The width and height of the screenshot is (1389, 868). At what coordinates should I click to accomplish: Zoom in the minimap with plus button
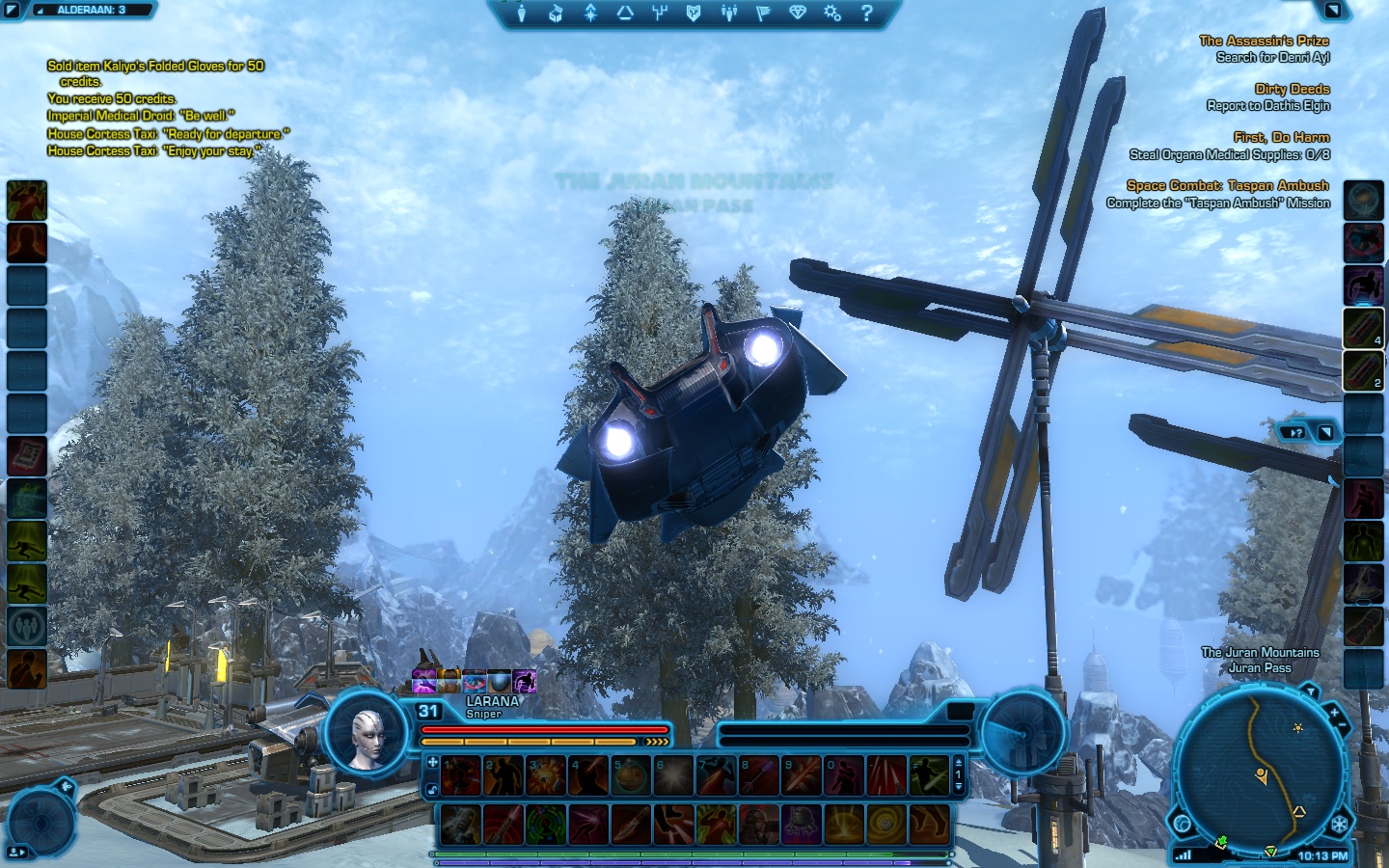pyautogui.click(x=1334, y=712)
